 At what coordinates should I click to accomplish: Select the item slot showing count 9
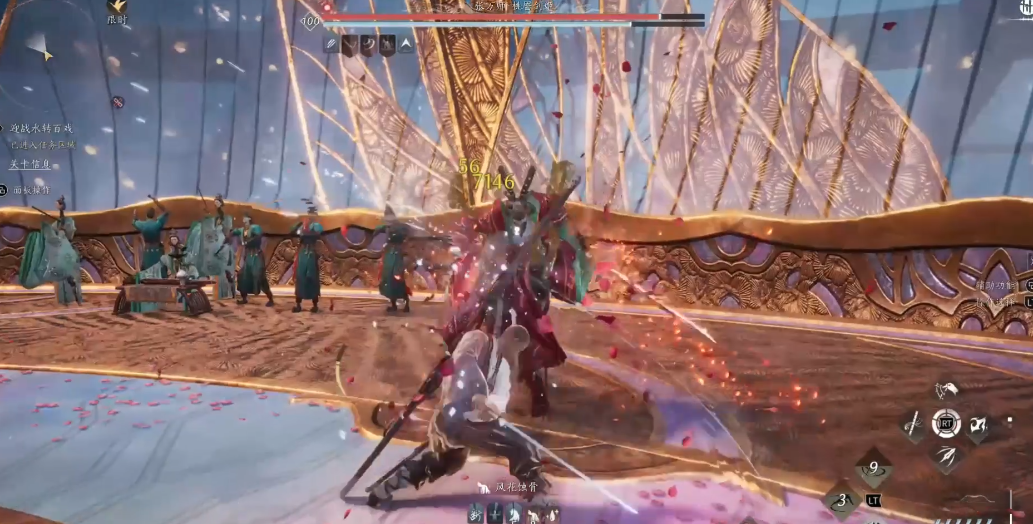(874, 467)
